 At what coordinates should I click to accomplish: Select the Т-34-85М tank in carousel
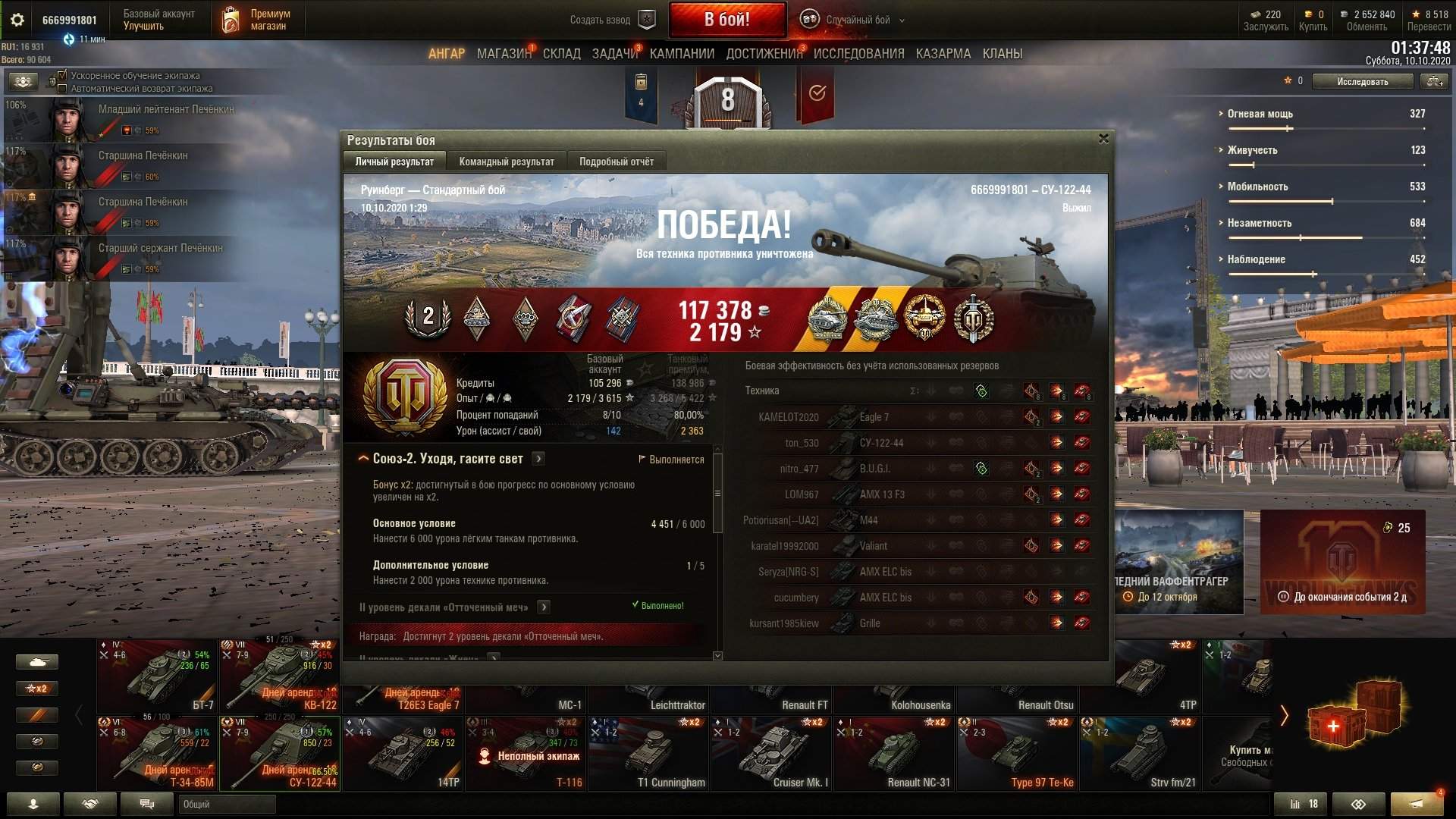coord(158,754)
